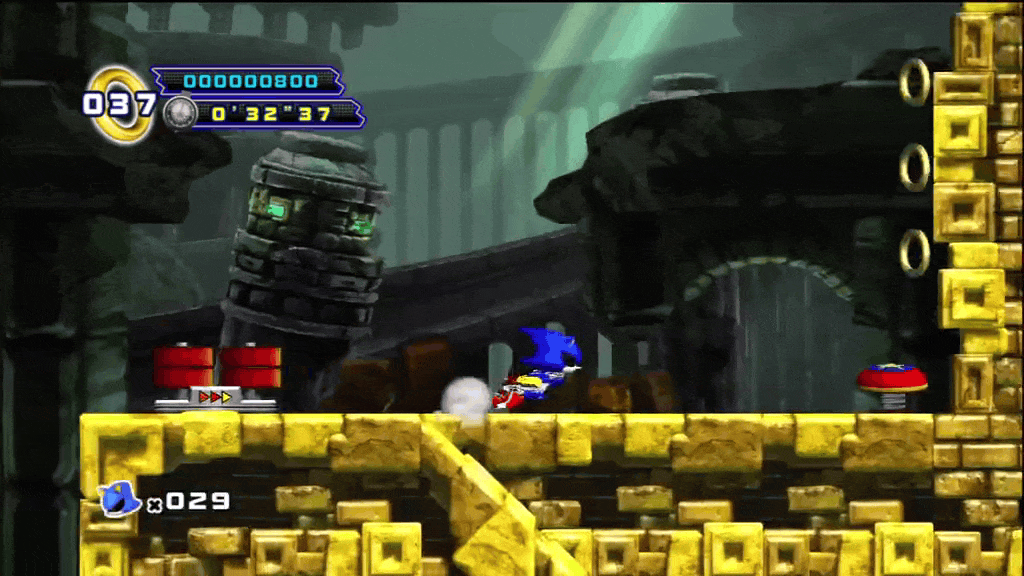The height and width of the screenshot is (576, 1024).
Task: Select the stopwatch icon beside the timer
Action: (180, 112)
